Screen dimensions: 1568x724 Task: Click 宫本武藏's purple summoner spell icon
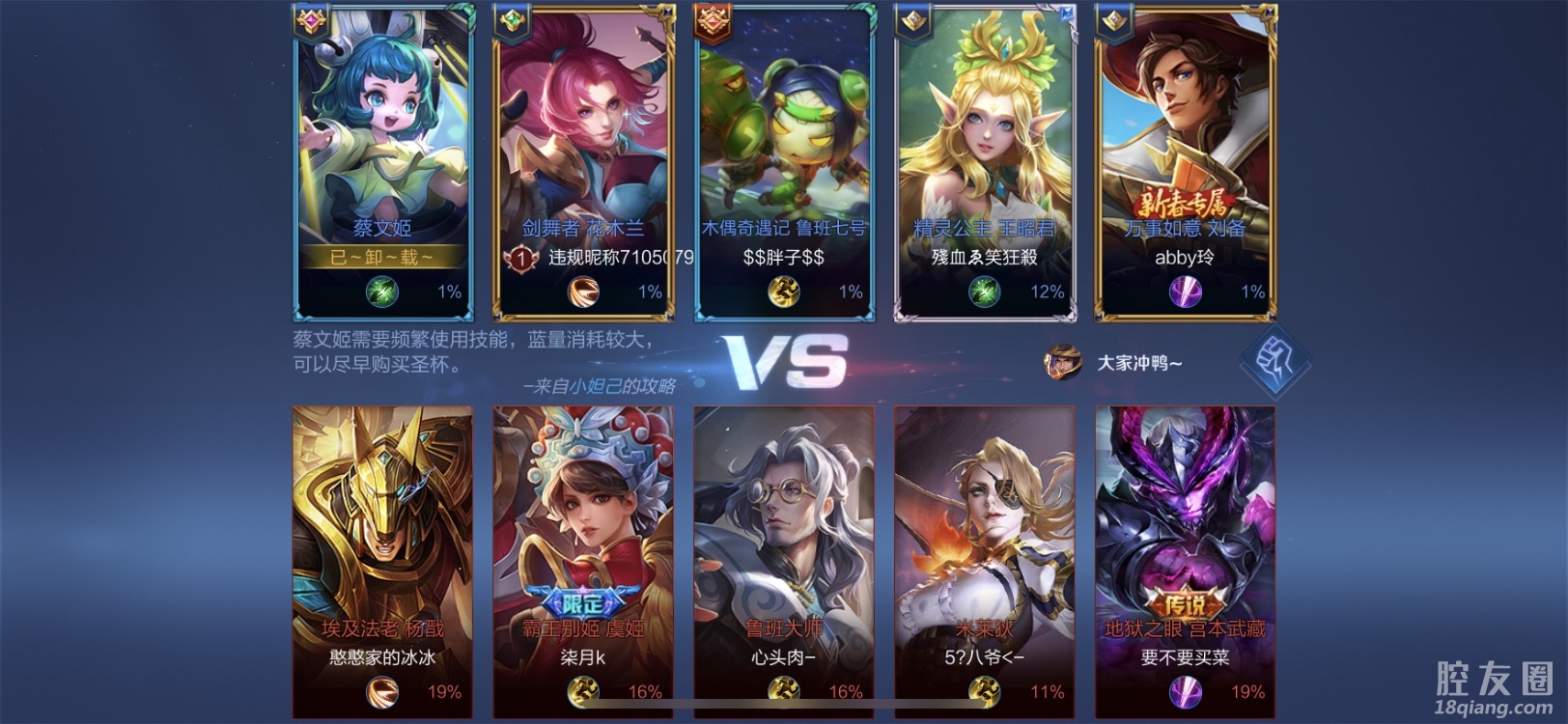tap(1185, 691)
